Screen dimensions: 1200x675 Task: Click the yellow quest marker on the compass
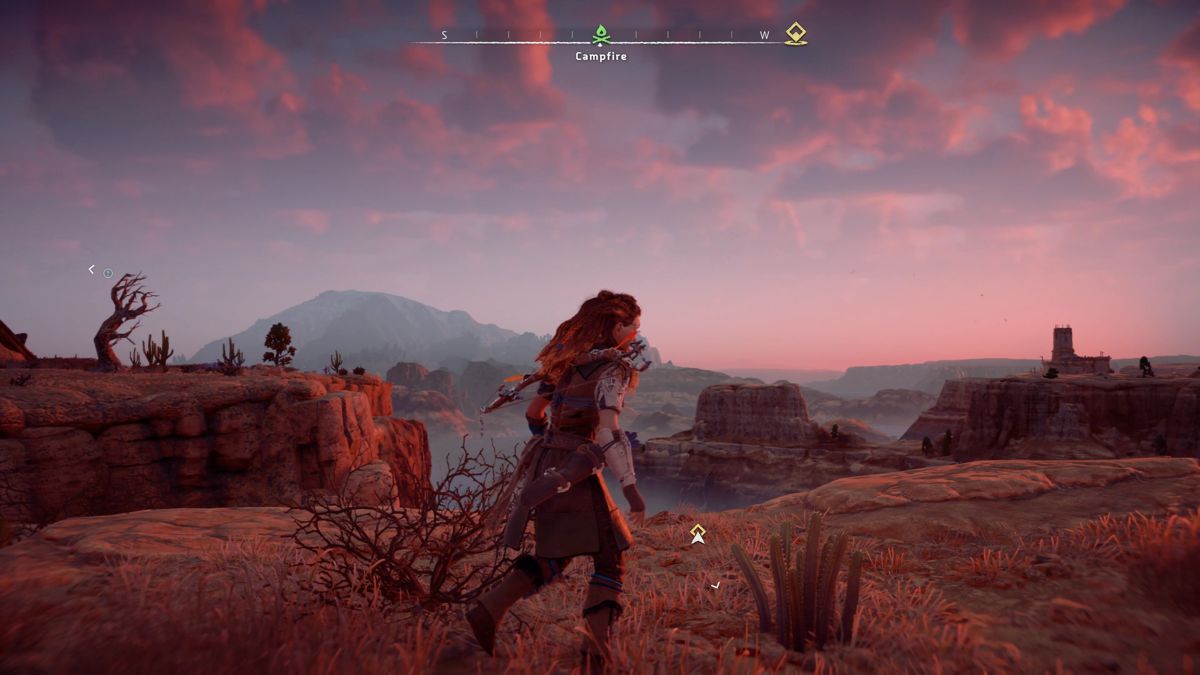click(795, 34)
